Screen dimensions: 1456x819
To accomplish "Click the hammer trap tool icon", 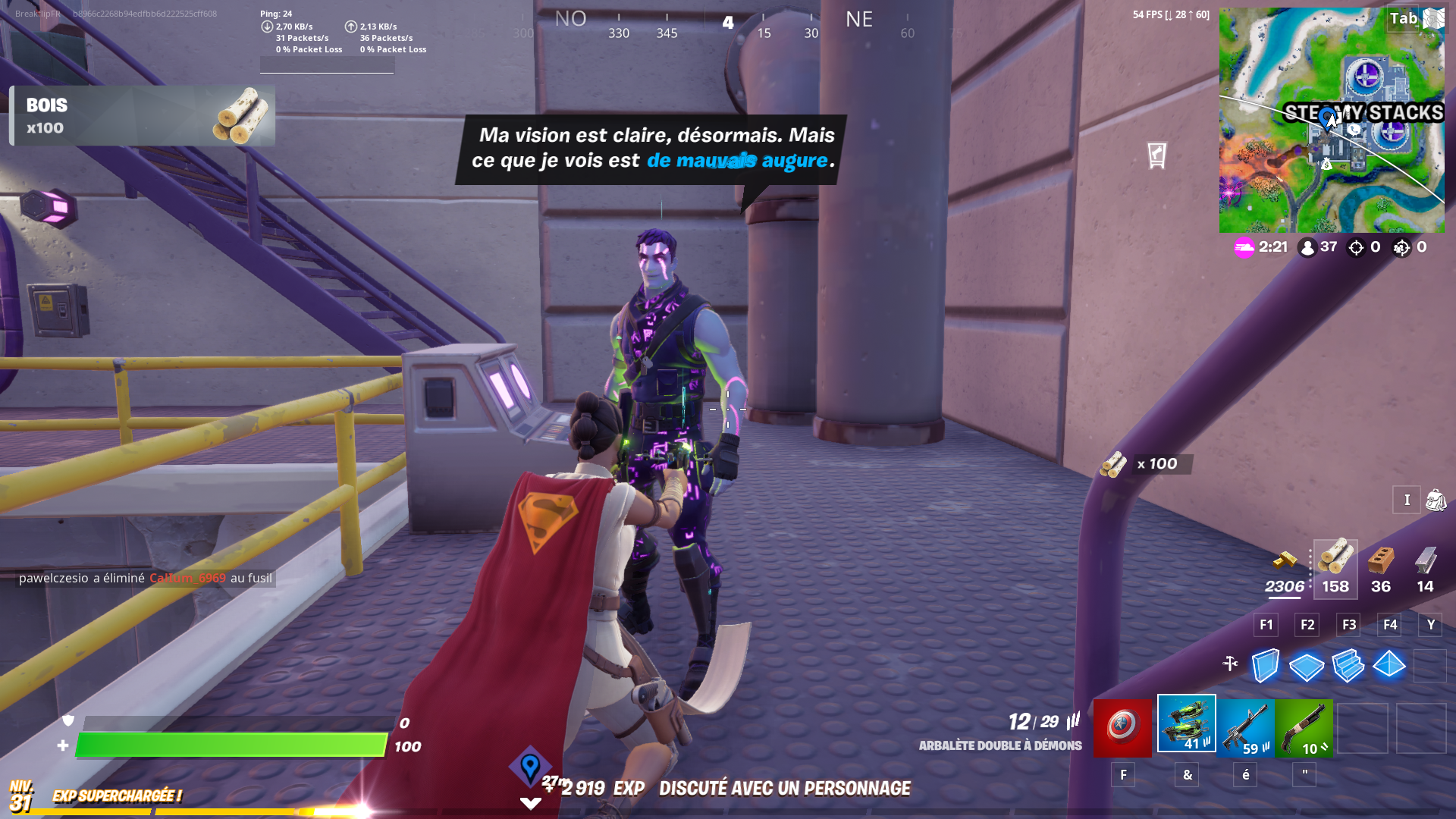I will [x=1229, y=661].
